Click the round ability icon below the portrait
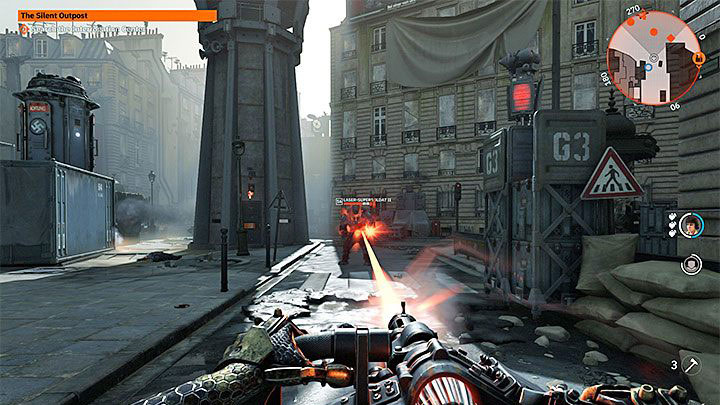Screen dimensions: 720x405 tap(691, 264)
